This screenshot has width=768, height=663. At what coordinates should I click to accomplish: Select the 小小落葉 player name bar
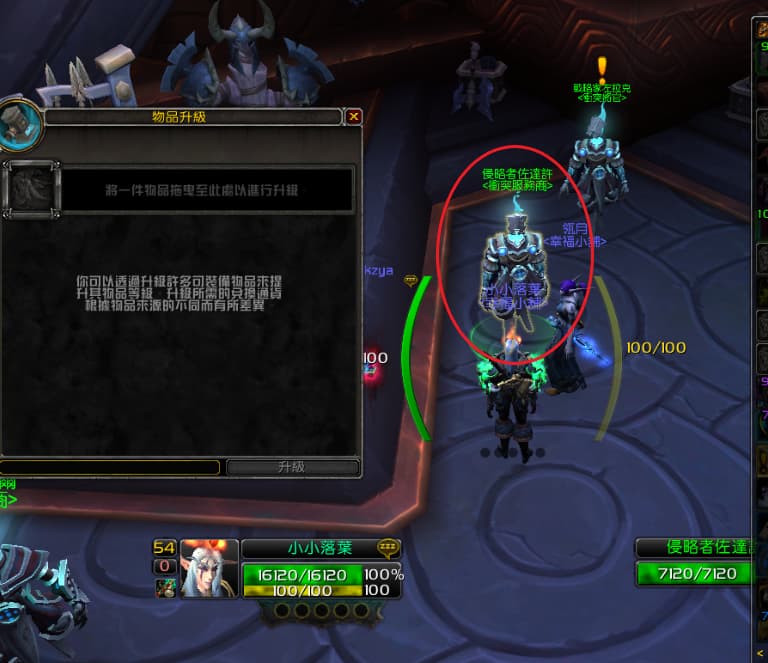coord(310,548)
